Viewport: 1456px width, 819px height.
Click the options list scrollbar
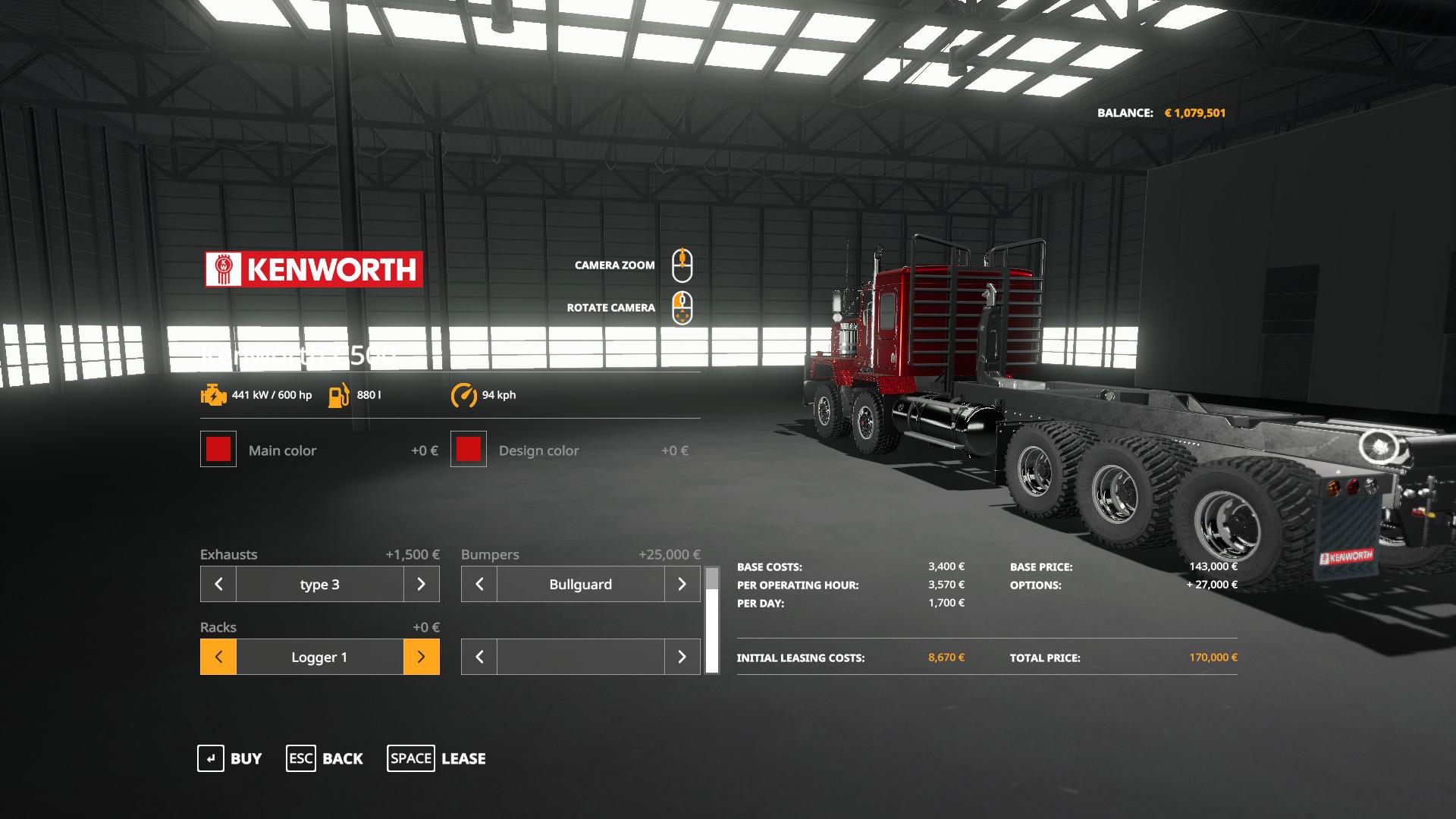coord(711,620)
